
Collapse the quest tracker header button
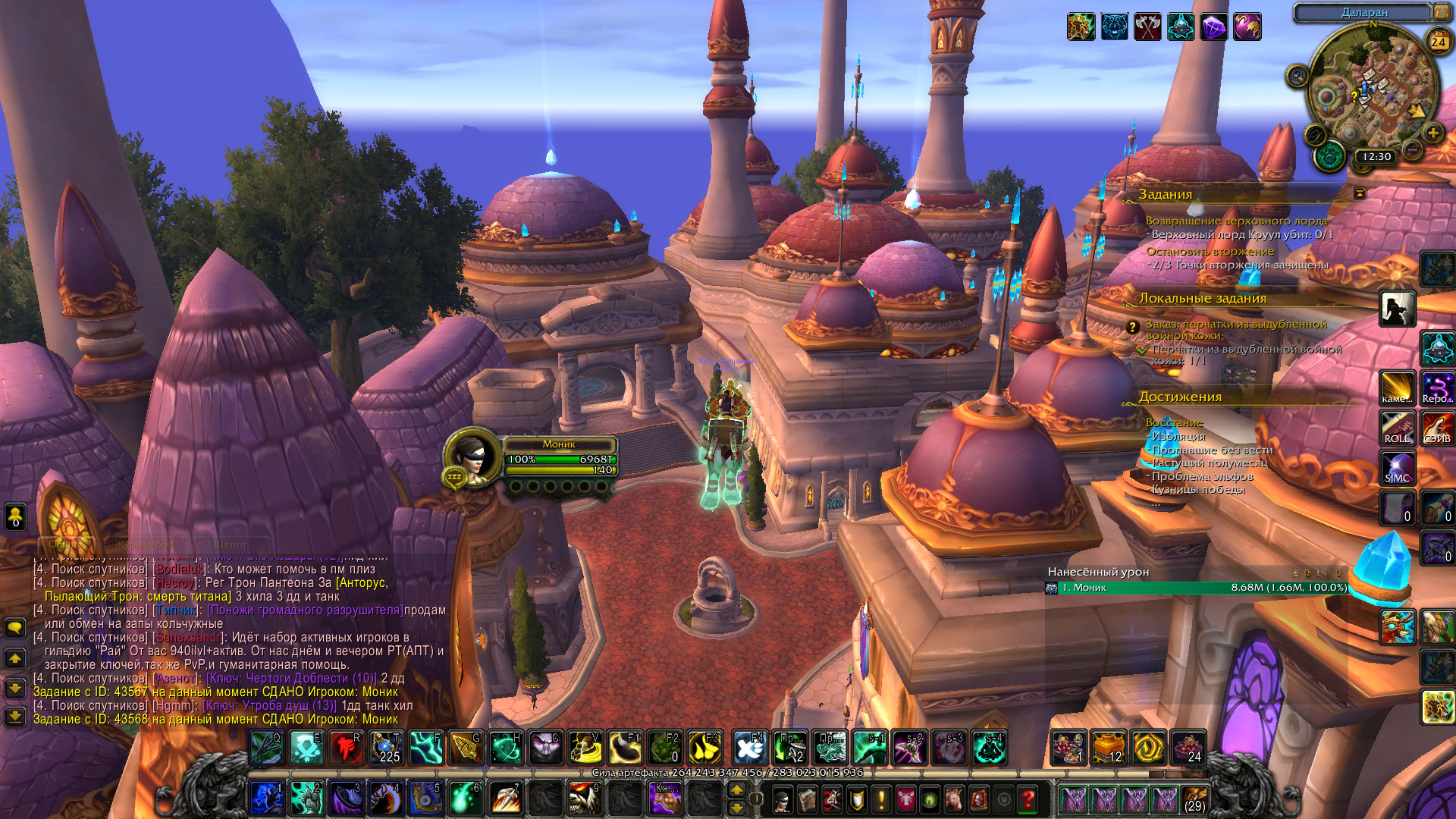click(1360, 193)
